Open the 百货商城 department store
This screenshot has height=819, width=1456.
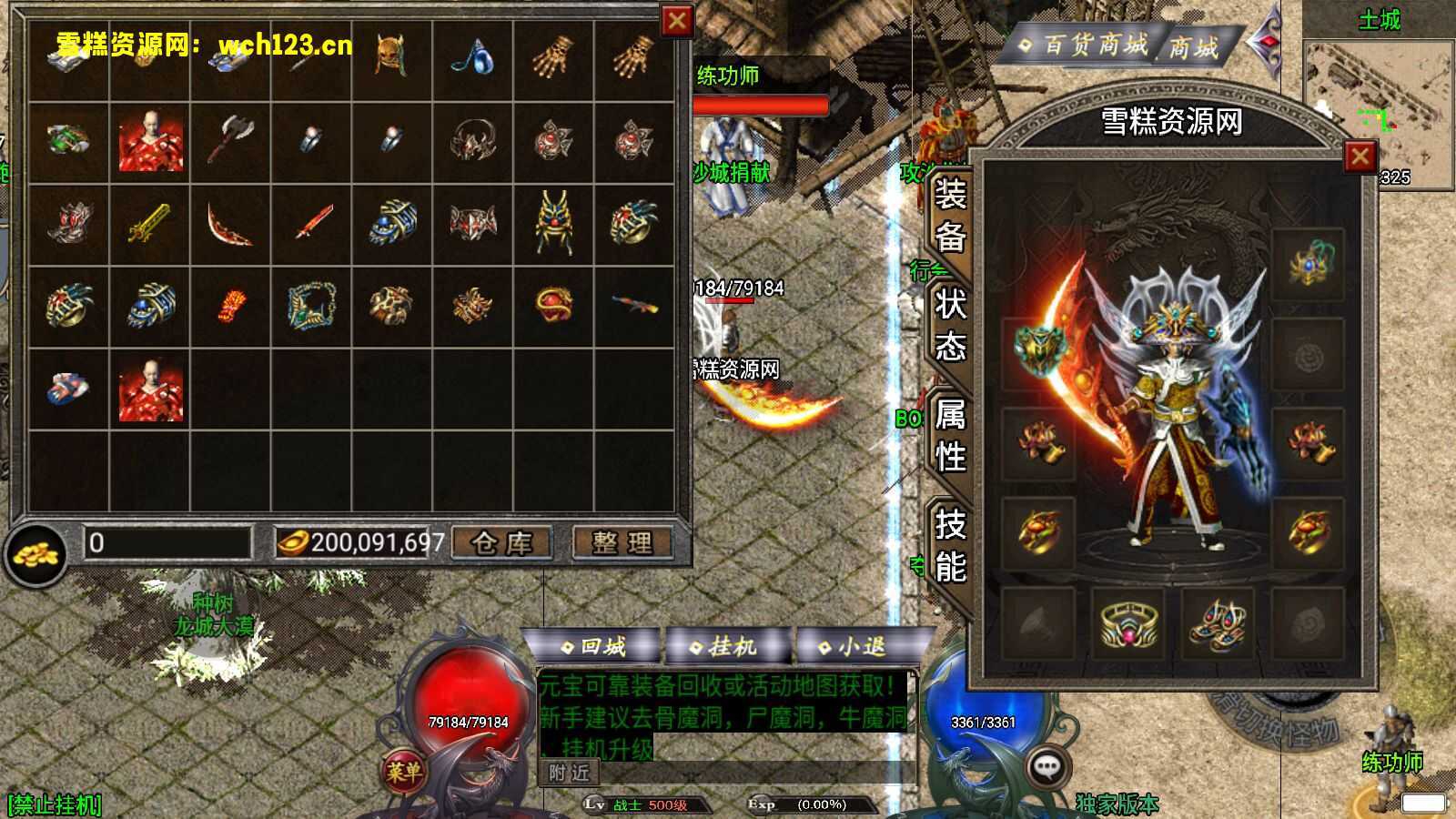click(1083, 45)
